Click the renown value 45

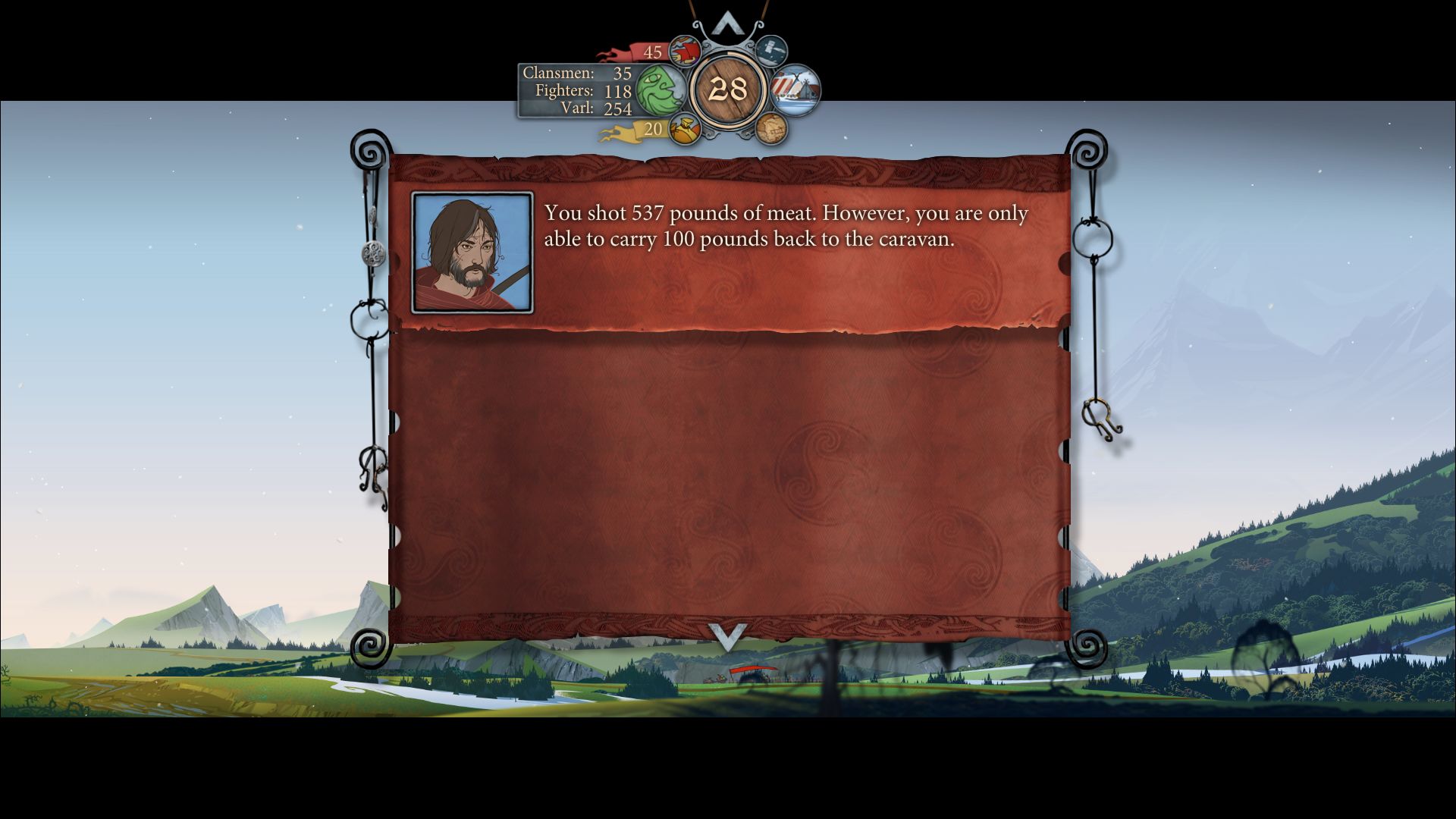pyautogui.click(x=651, y=52)
